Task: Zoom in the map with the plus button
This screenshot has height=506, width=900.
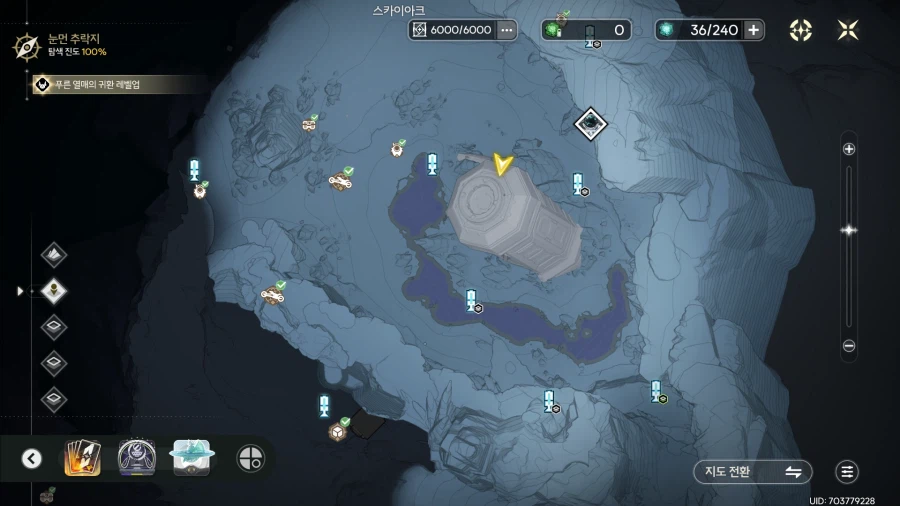Action: (x=849, y=149)
